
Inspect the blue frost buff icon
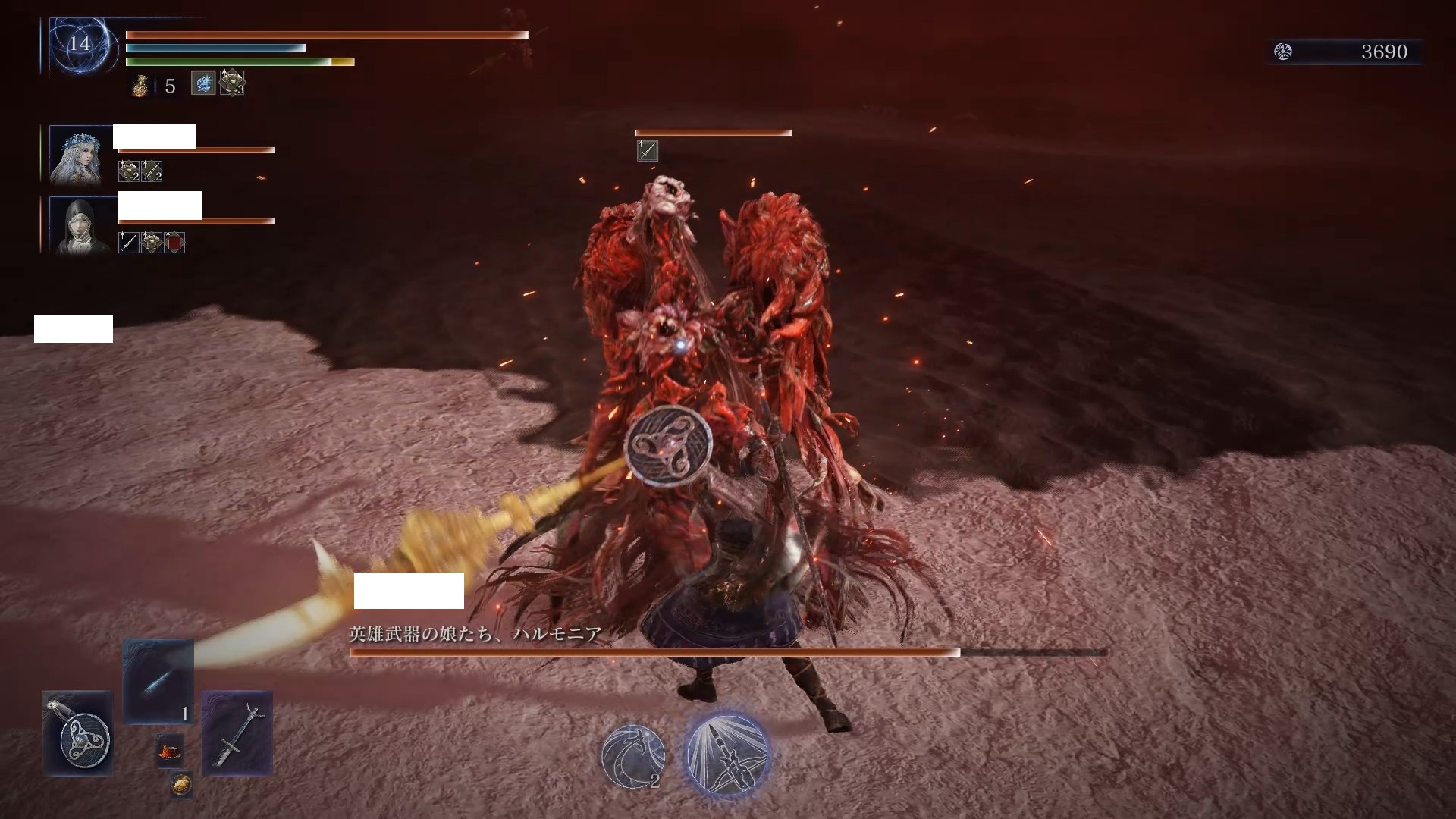pos(202,83)
